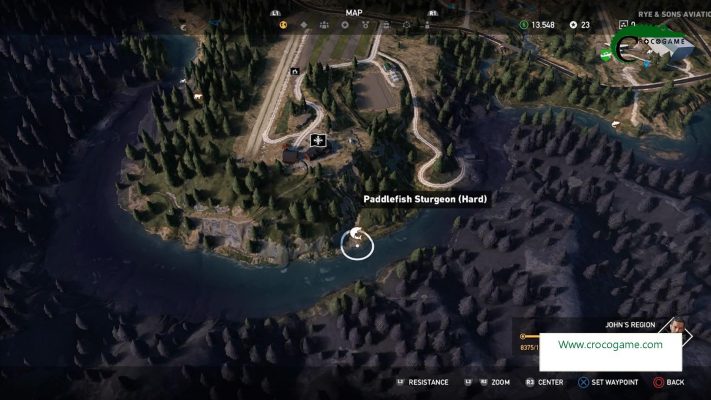Select the Paddlefish Sturgeon fishing spot marker
Viewport: 711px width, 400px height.
tap(357, 242)
